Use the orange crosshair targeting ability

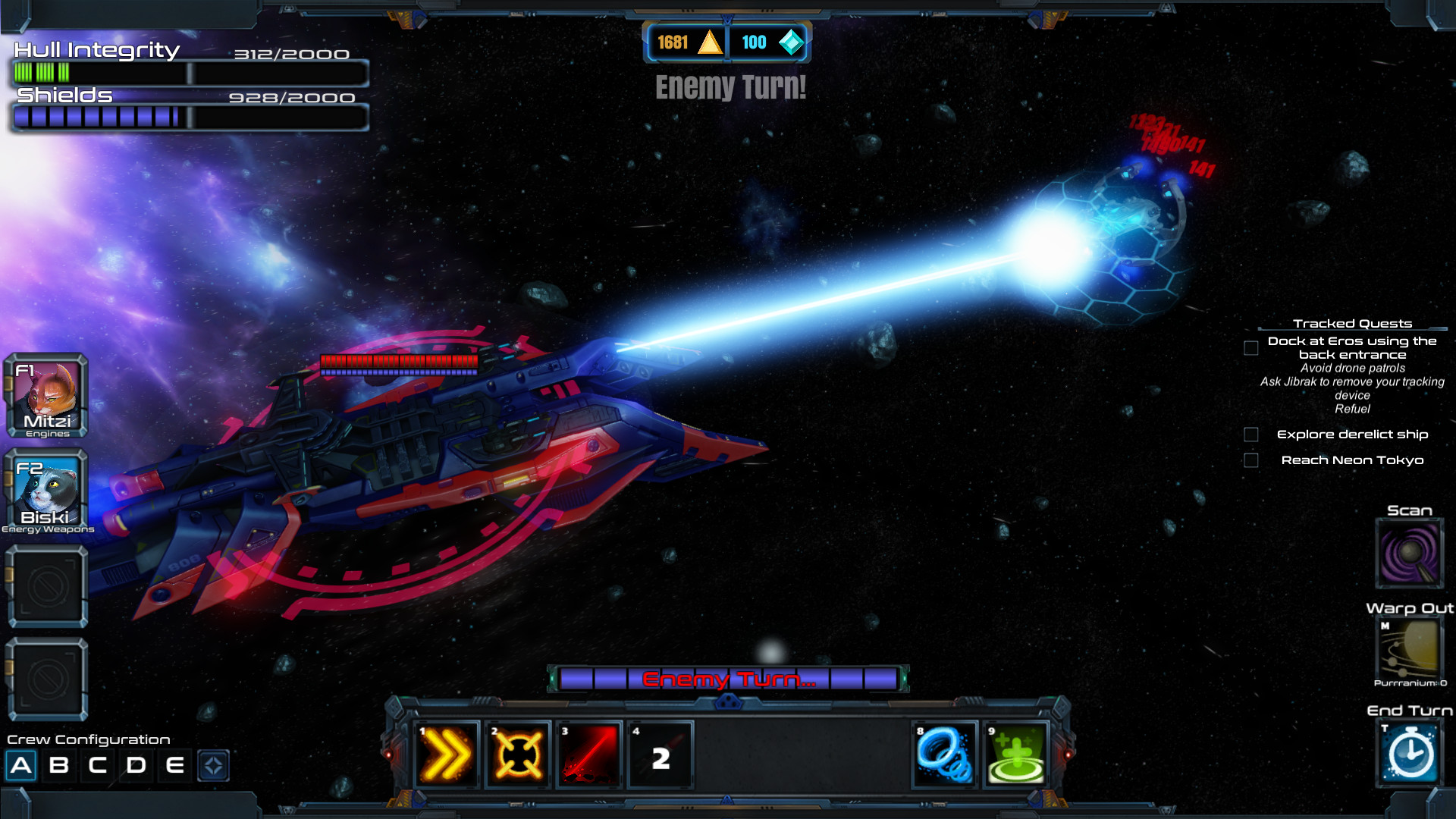click(518, 755)
